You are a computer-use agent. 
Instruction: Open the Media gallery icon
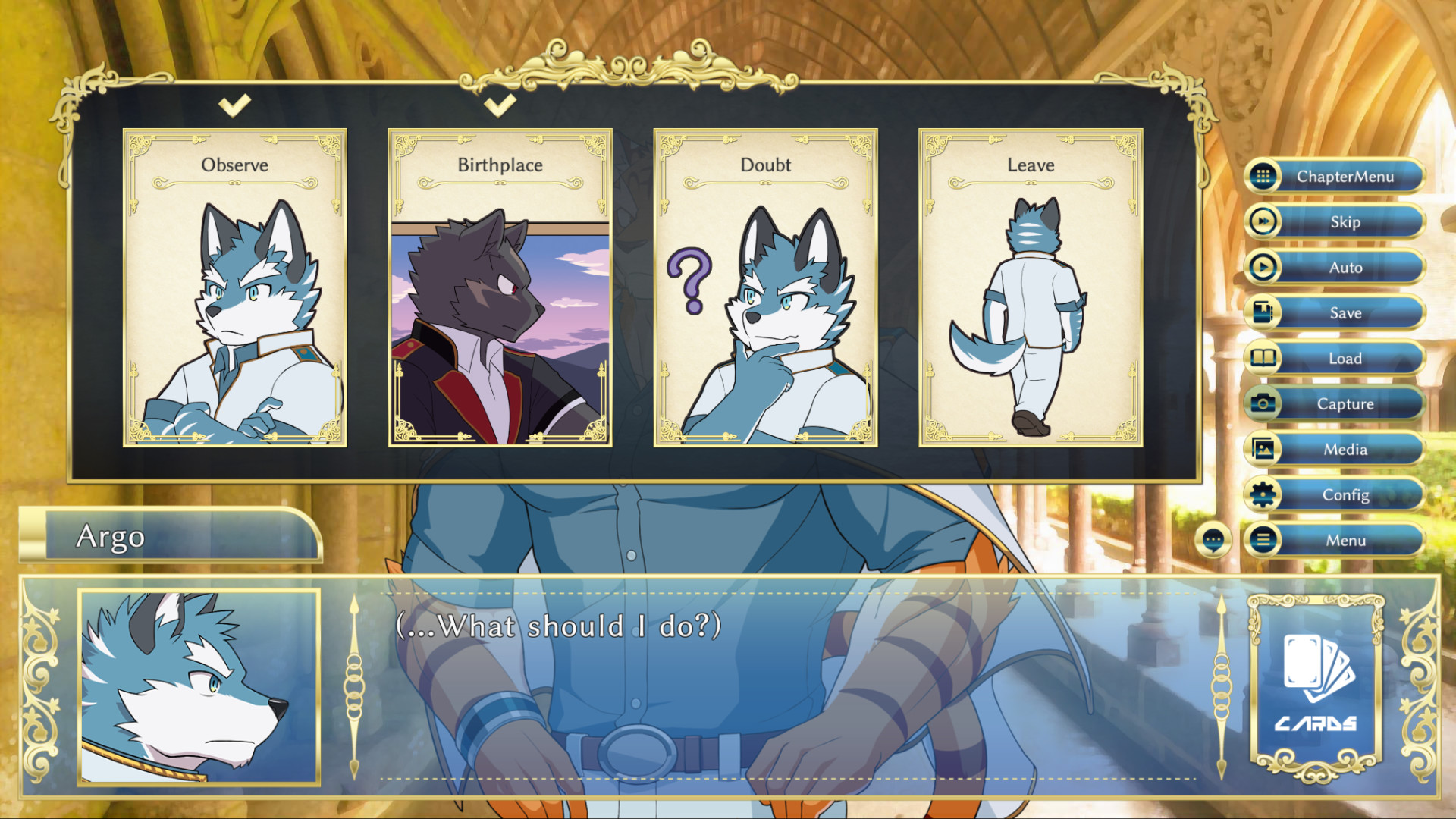(1263, 449)
